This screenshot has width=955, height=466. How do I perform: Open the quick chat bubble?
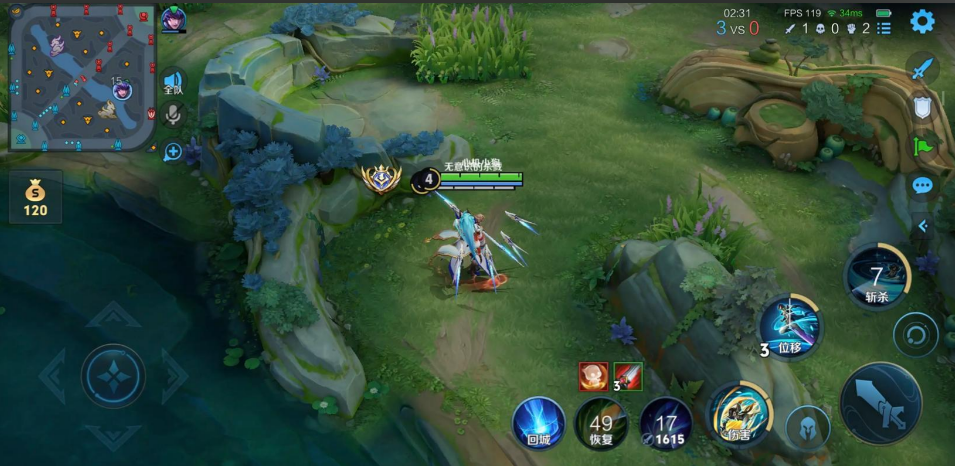pyautogui.click(x=922, y=185)
